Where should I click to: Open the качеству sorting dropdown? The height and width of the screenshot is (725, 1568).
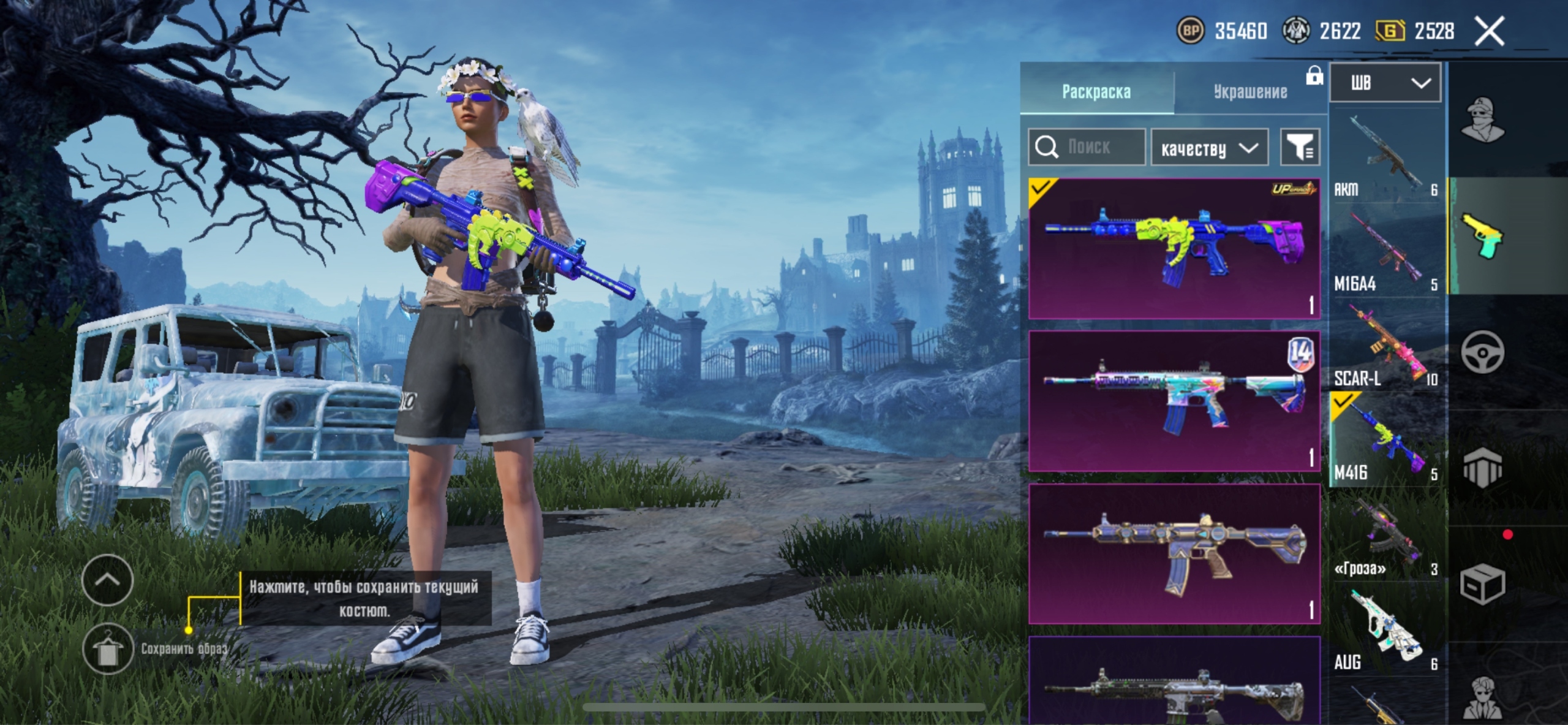[1209, 148]
